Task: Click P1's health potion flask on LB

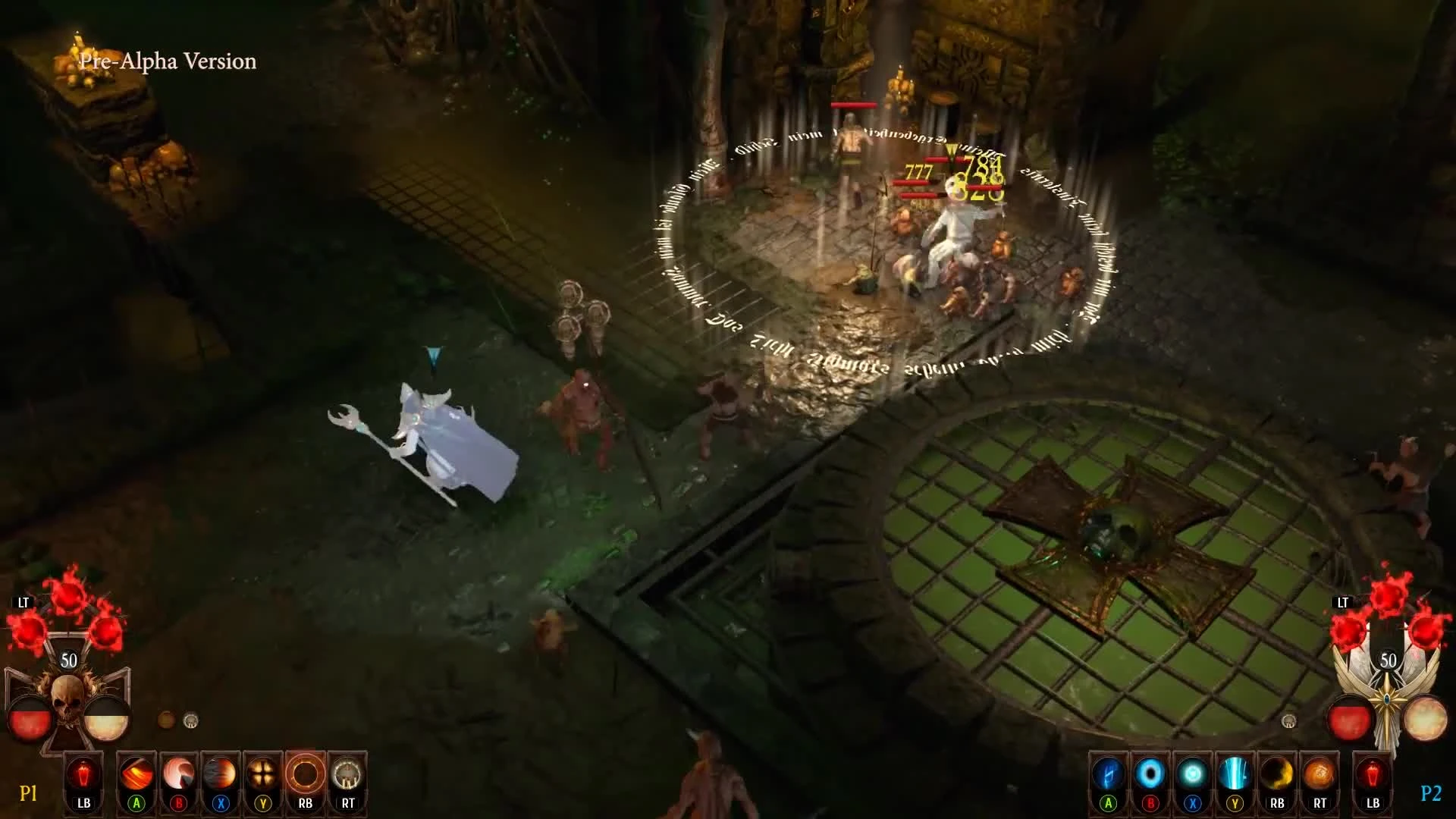Action: (83, 772)
